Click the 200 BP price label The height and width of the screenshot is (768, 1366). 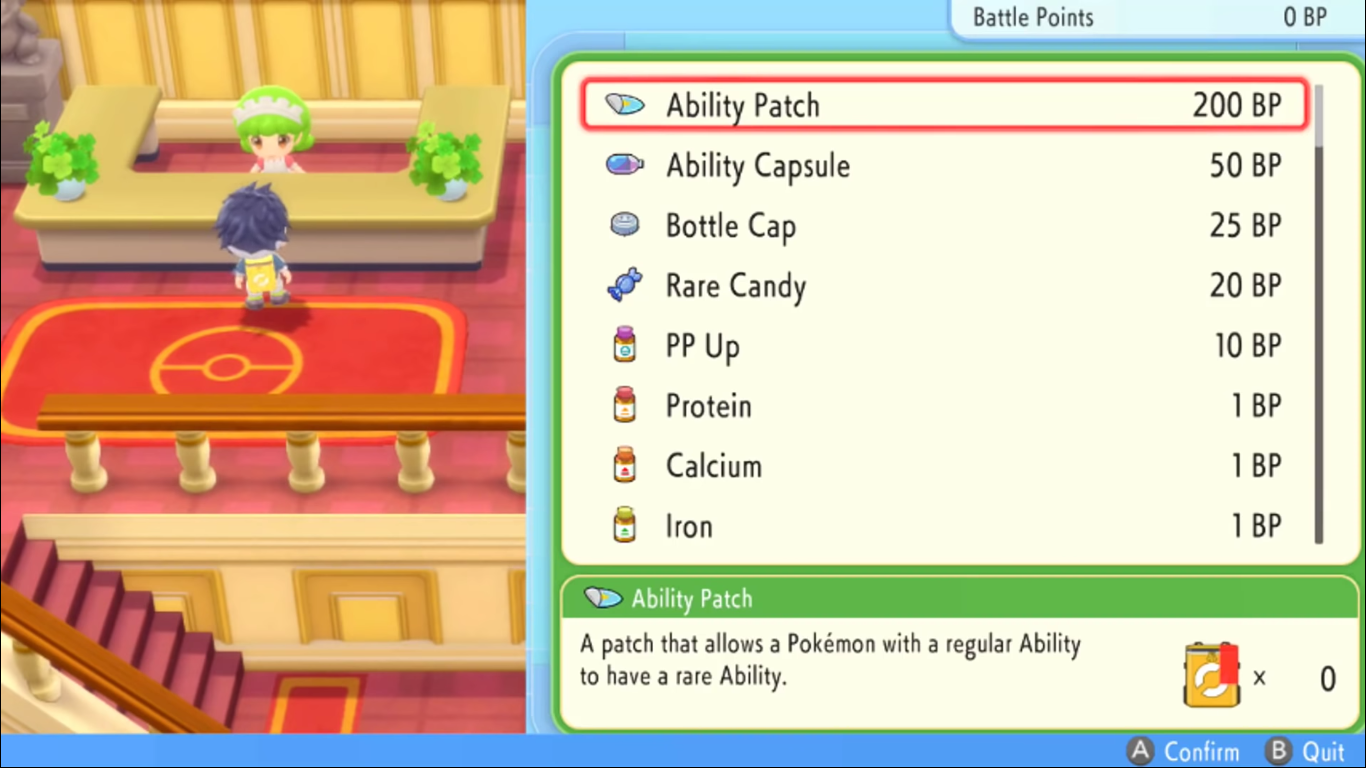click(x=1239, y=104)
